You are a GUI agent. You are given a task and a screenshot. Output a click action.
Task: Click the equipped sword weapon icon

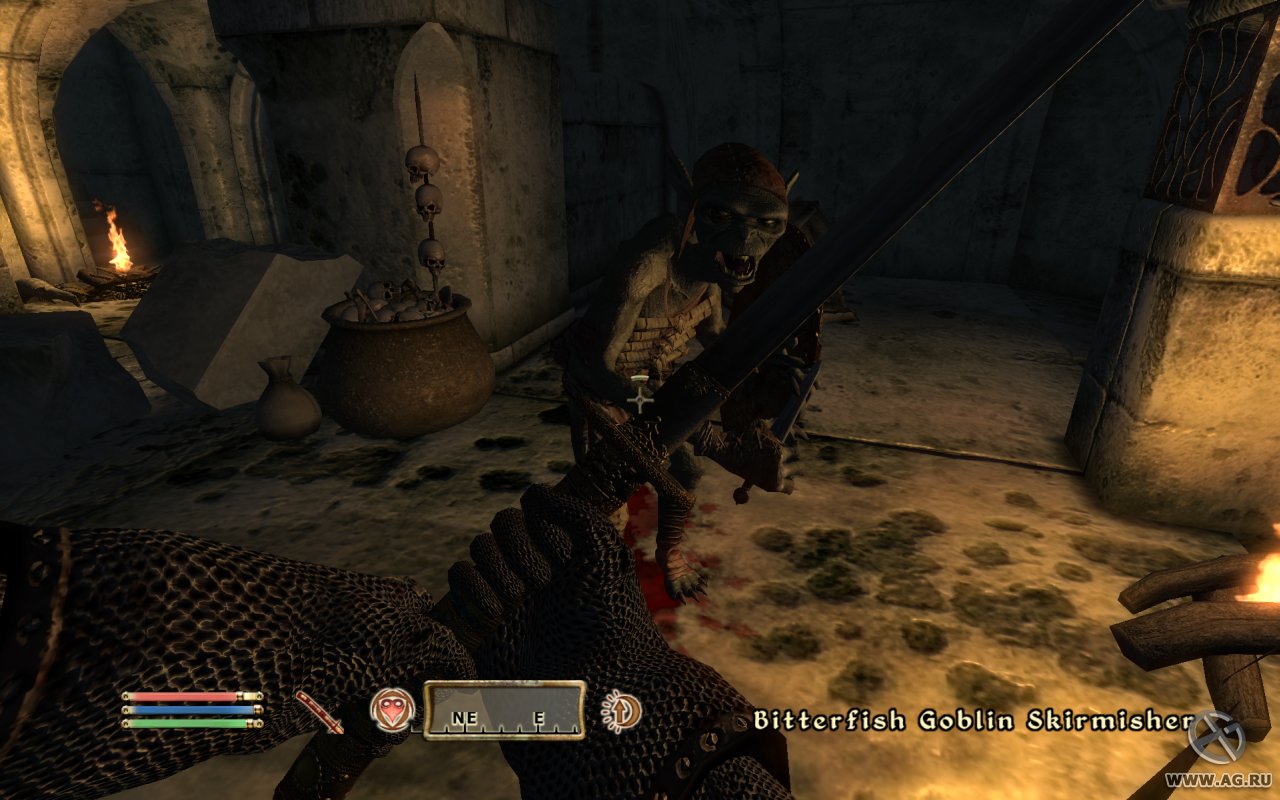319,711
